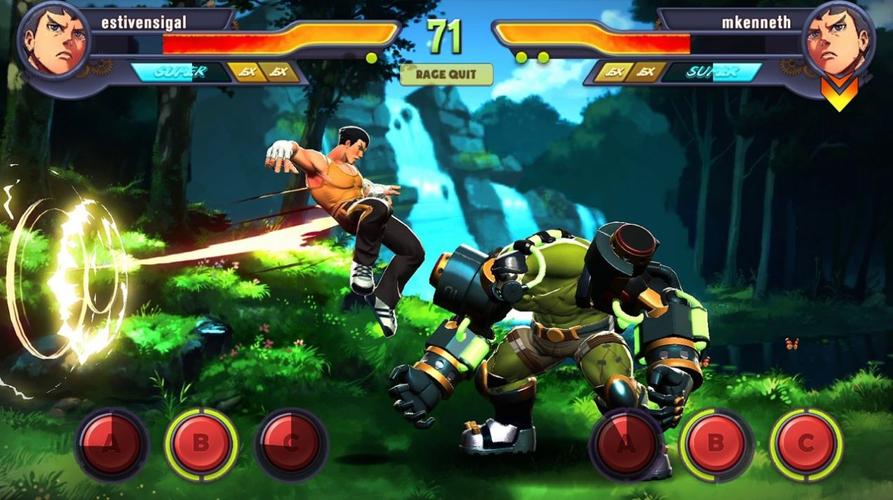893x500 pixels.
Task: Tap the A attack button on mkenneth's side
Action: [627, 443]
